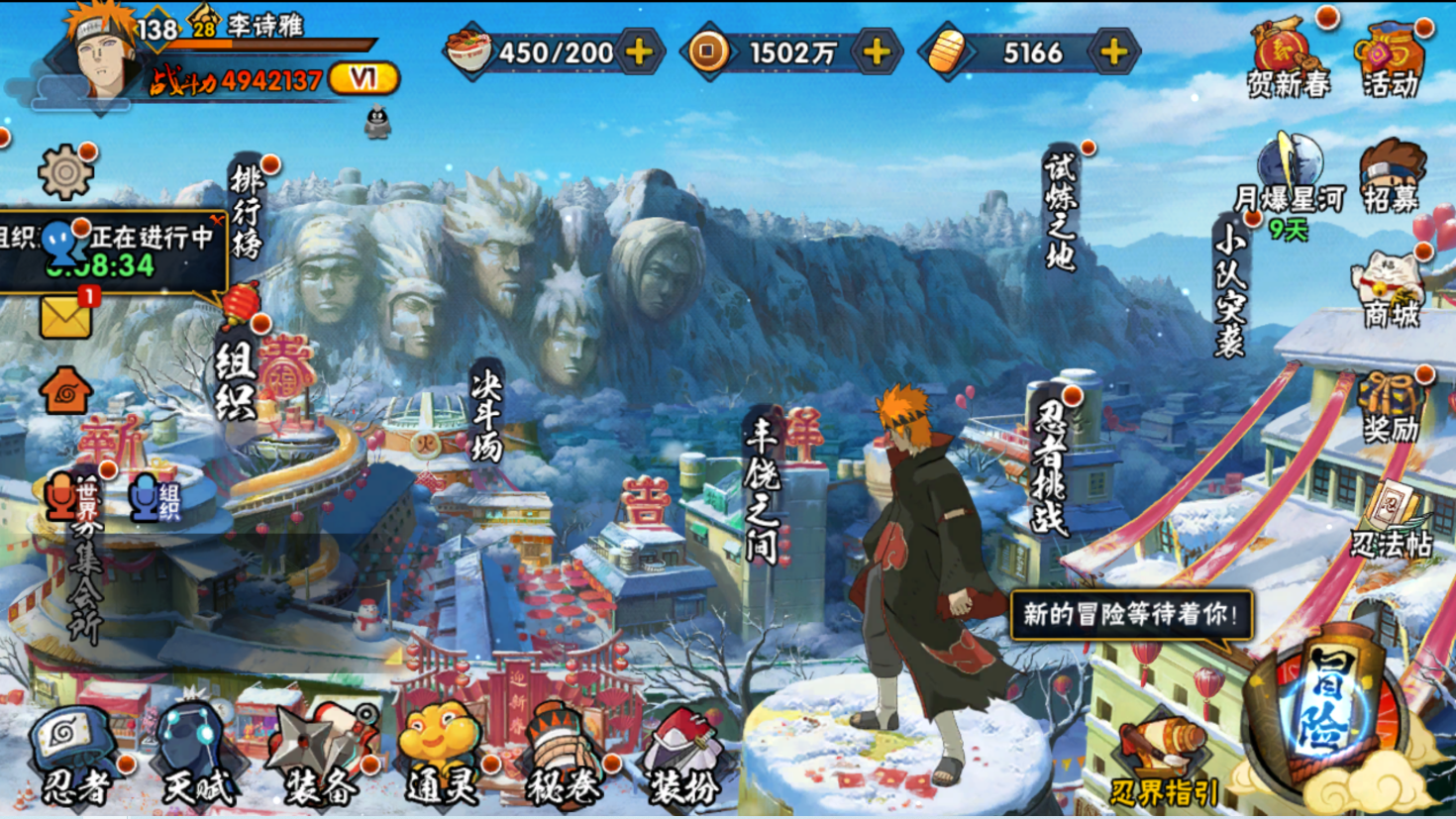Open the 忍法帖 ninja scroll pass

point(1392,520)
